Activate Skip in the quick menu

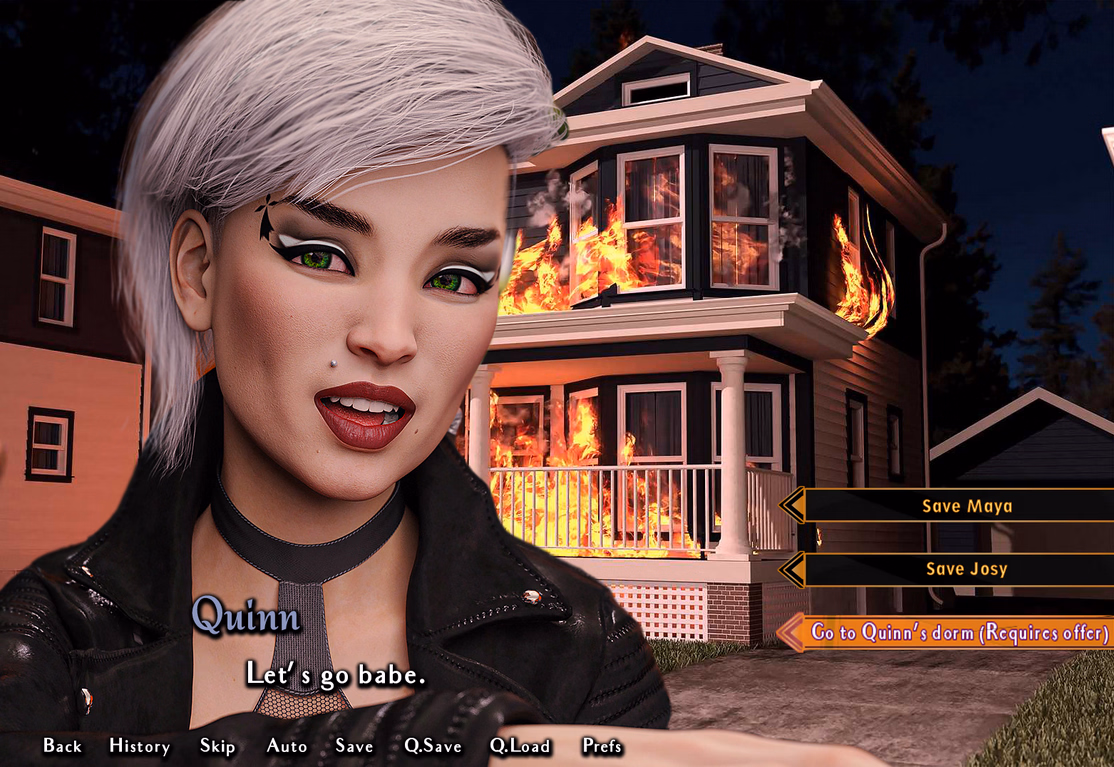pos(217,746)
